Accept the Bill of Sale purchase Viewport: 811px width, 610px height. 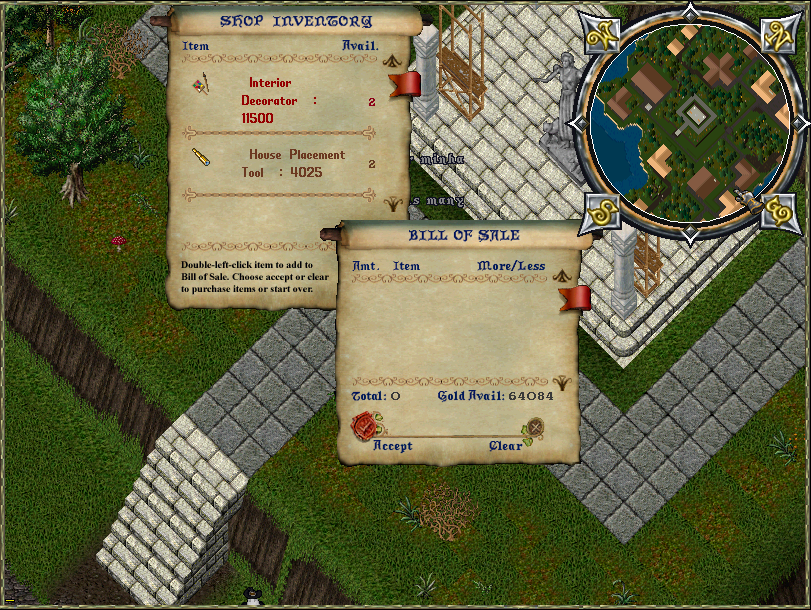(x=365, y=427)
